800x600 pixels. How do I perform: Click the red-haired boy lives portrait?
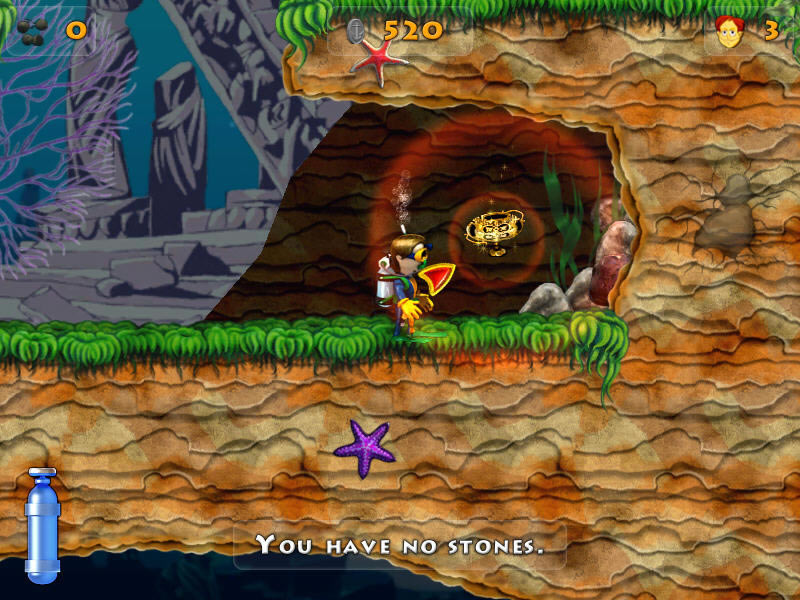(x=731, y=33)
